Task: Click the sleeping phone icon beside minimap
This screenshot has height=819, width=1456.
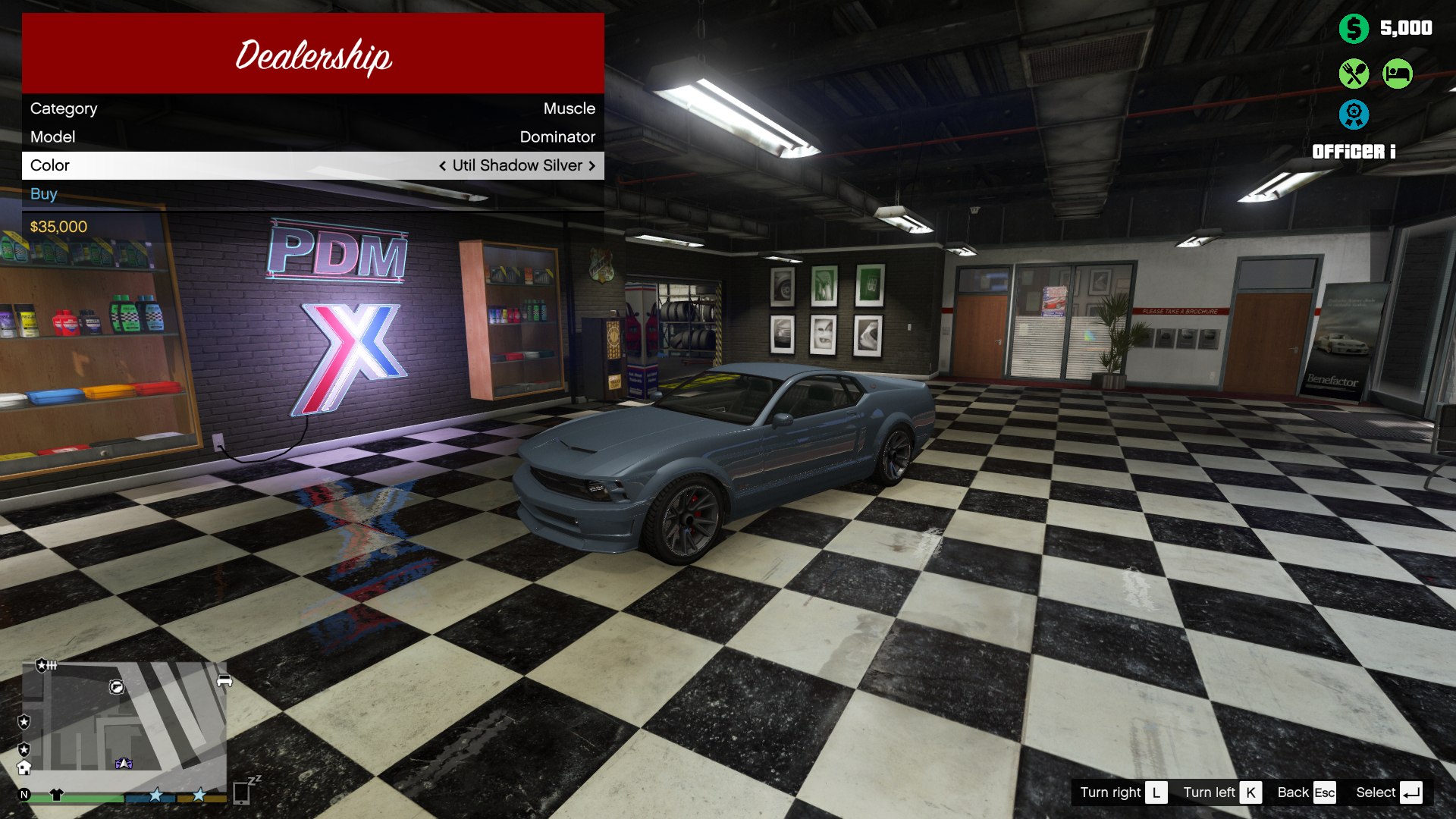Action: (x=243, y=792)
